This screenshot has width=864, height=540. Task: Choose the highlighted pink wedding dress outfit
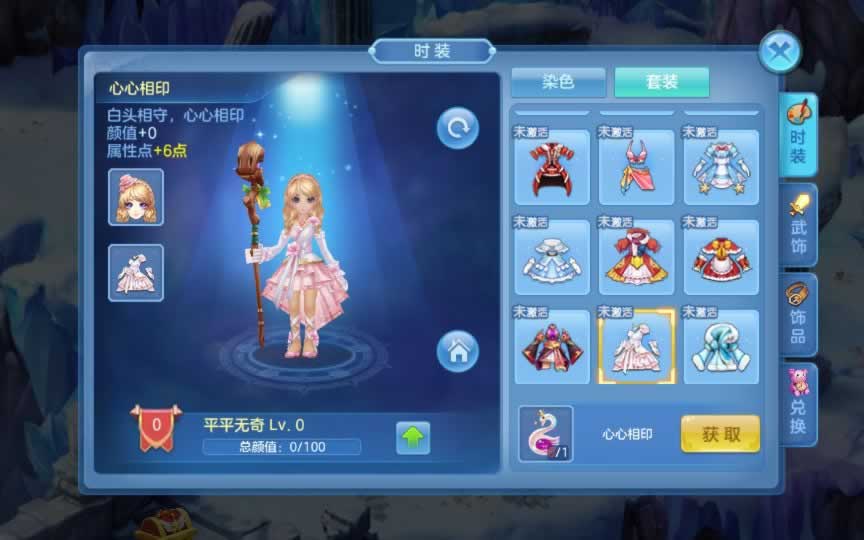636,347
